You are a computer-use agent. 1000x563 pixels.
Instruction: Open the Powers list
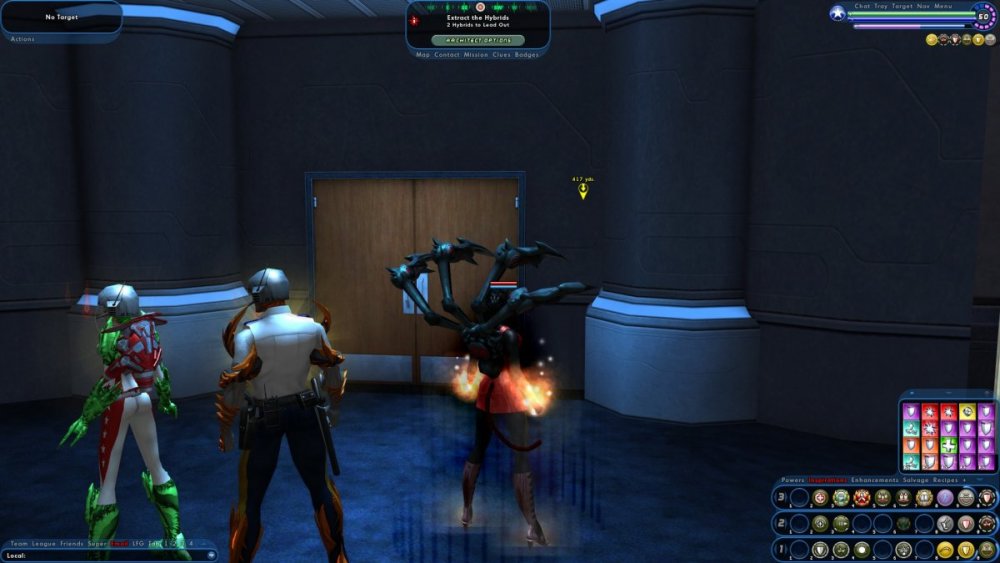(792, 480)
